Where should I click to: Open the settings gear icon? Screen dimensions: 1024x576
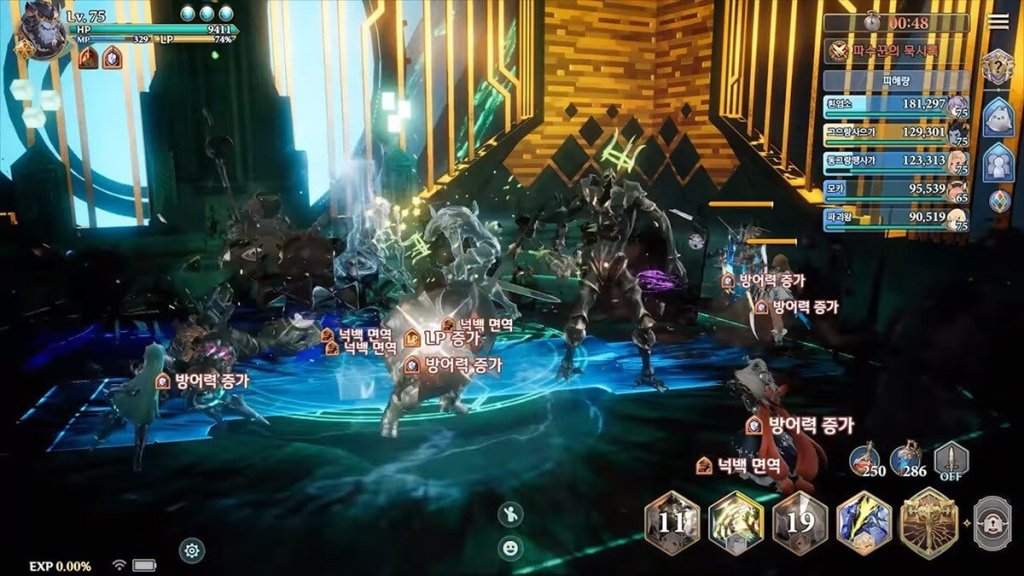192,548
